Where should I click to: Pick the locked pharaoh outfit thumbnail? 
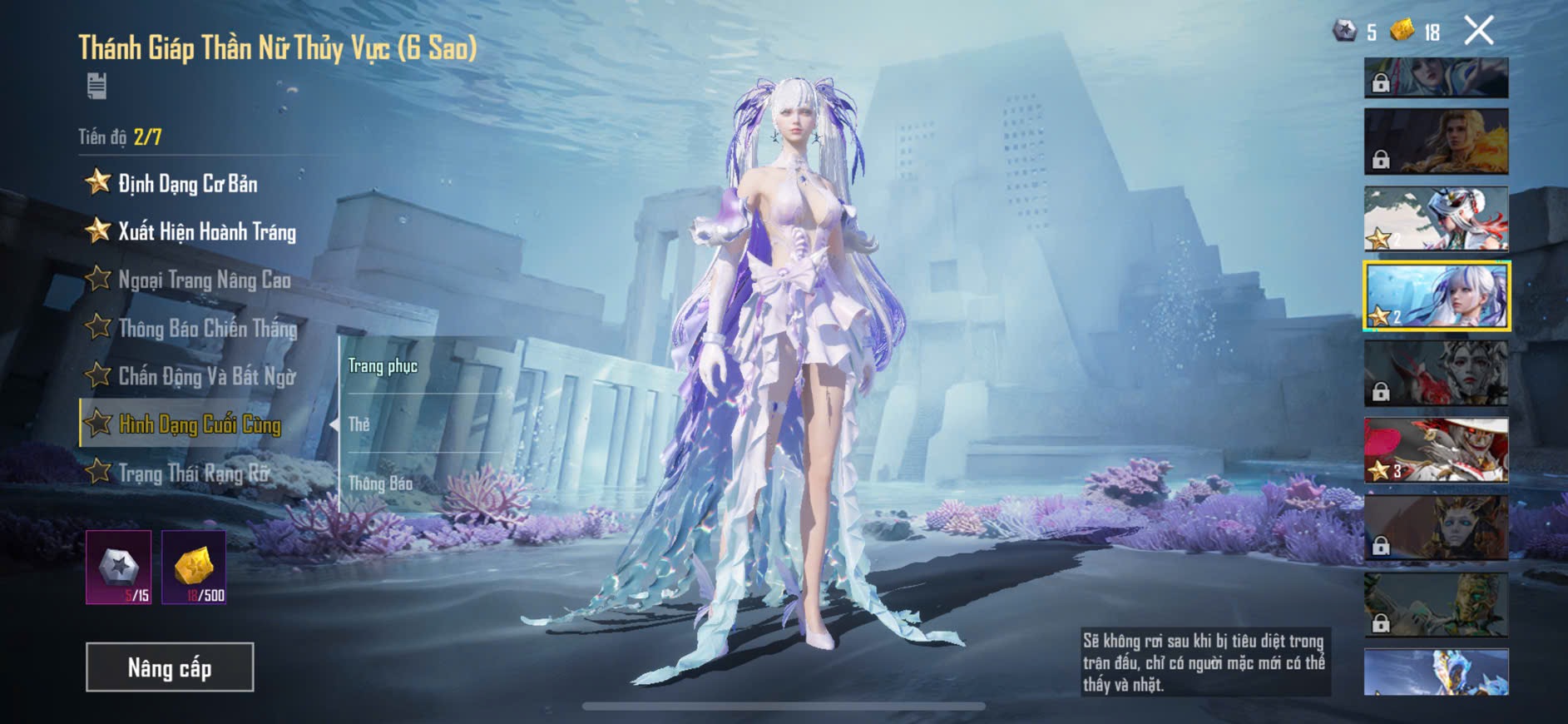pos(1436,528)
